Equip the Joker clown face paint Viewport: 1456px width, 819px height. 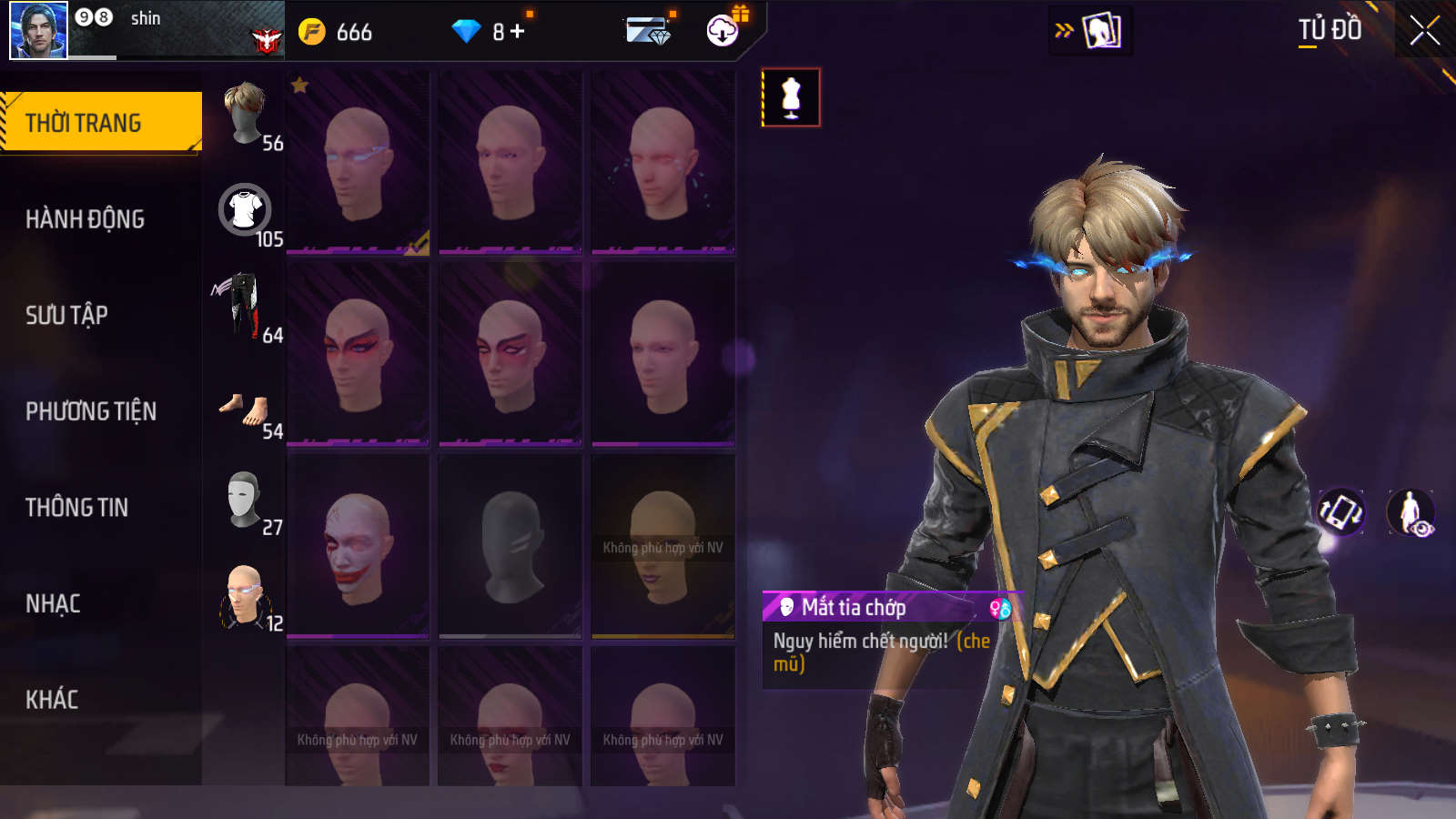click(x=358, y=546)
